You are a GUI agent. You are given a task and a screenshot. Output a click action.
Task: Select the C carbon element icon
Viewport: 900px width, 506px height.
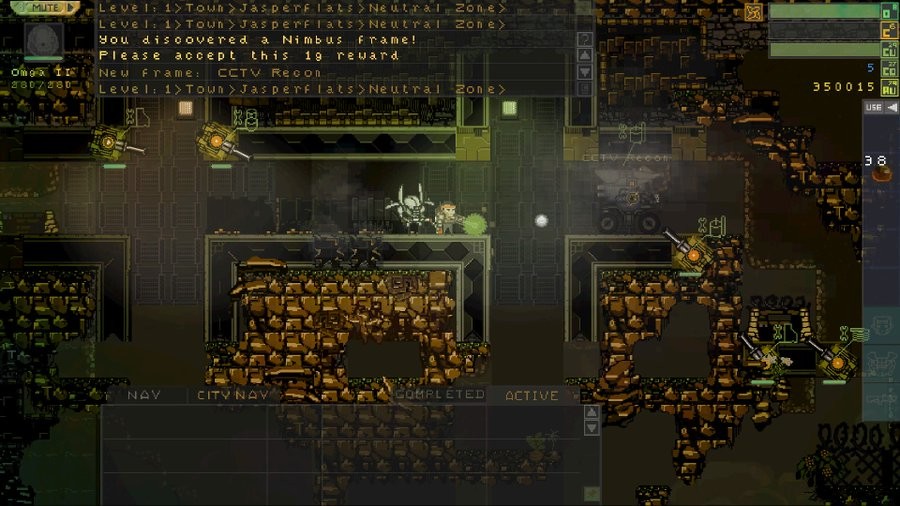[x=888, y=31]
